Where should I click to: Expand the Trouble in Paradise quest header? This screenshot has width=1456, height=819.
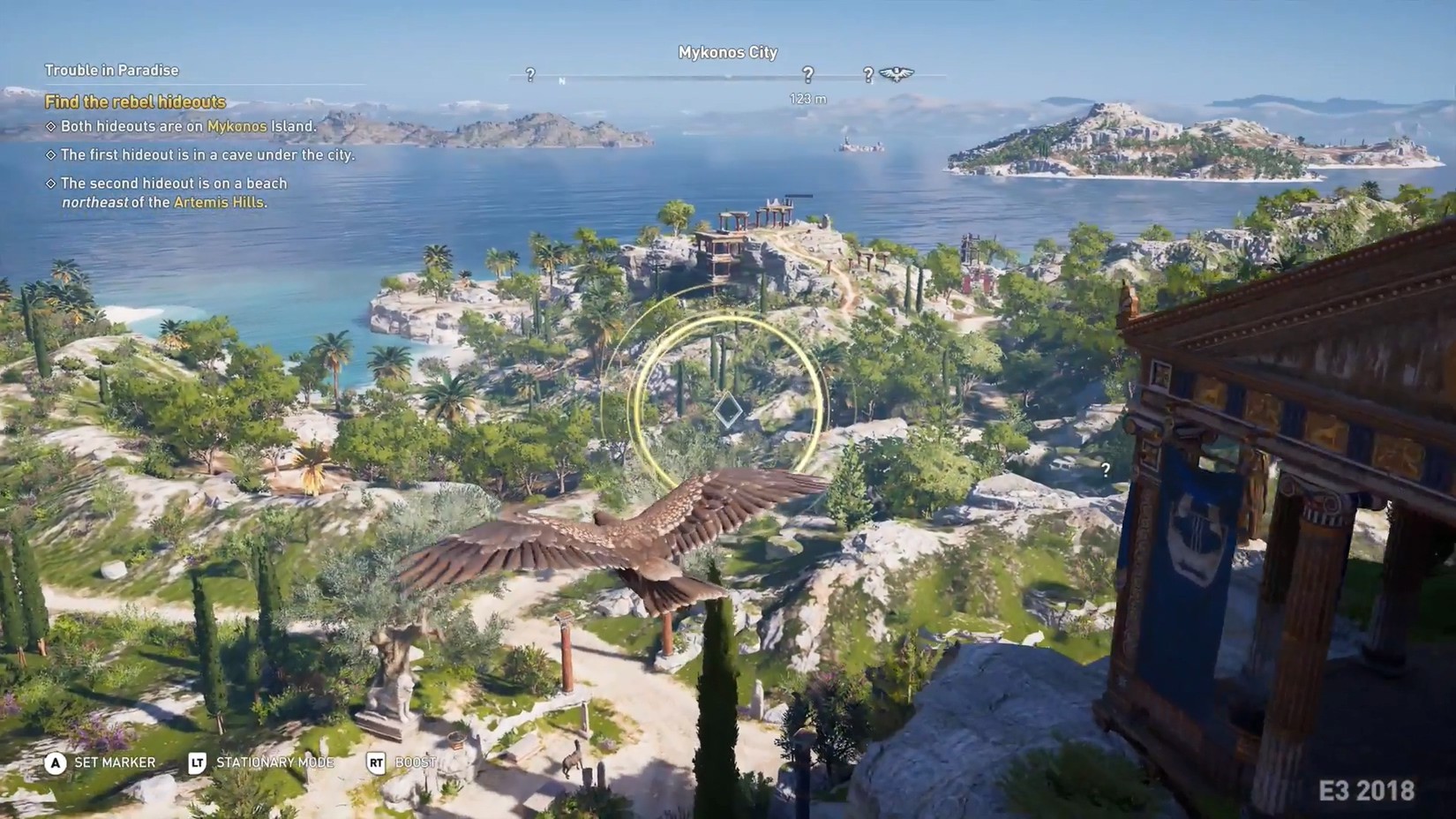point(110,70)
